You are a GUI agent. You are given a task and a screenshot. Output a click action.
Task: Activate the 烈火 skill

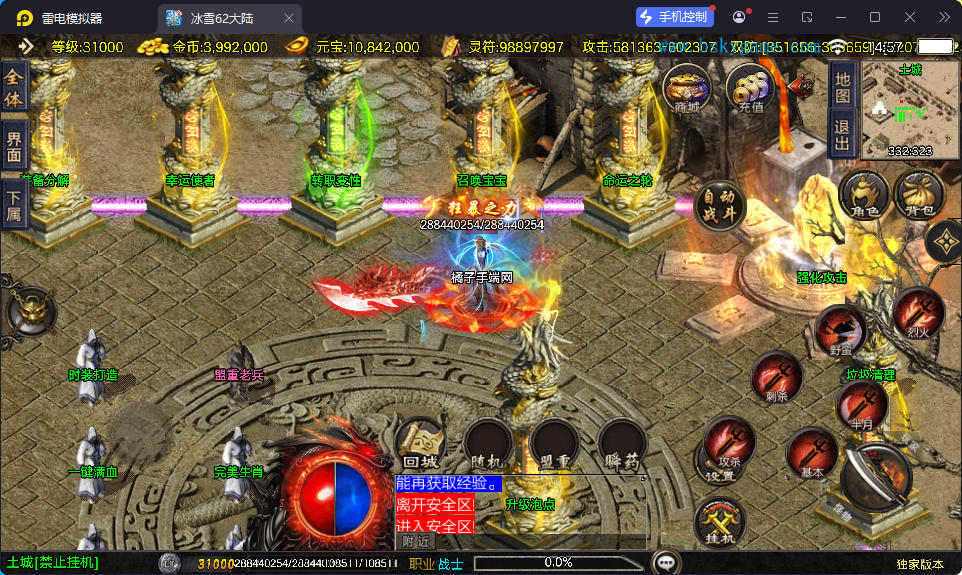pos(918,312)
